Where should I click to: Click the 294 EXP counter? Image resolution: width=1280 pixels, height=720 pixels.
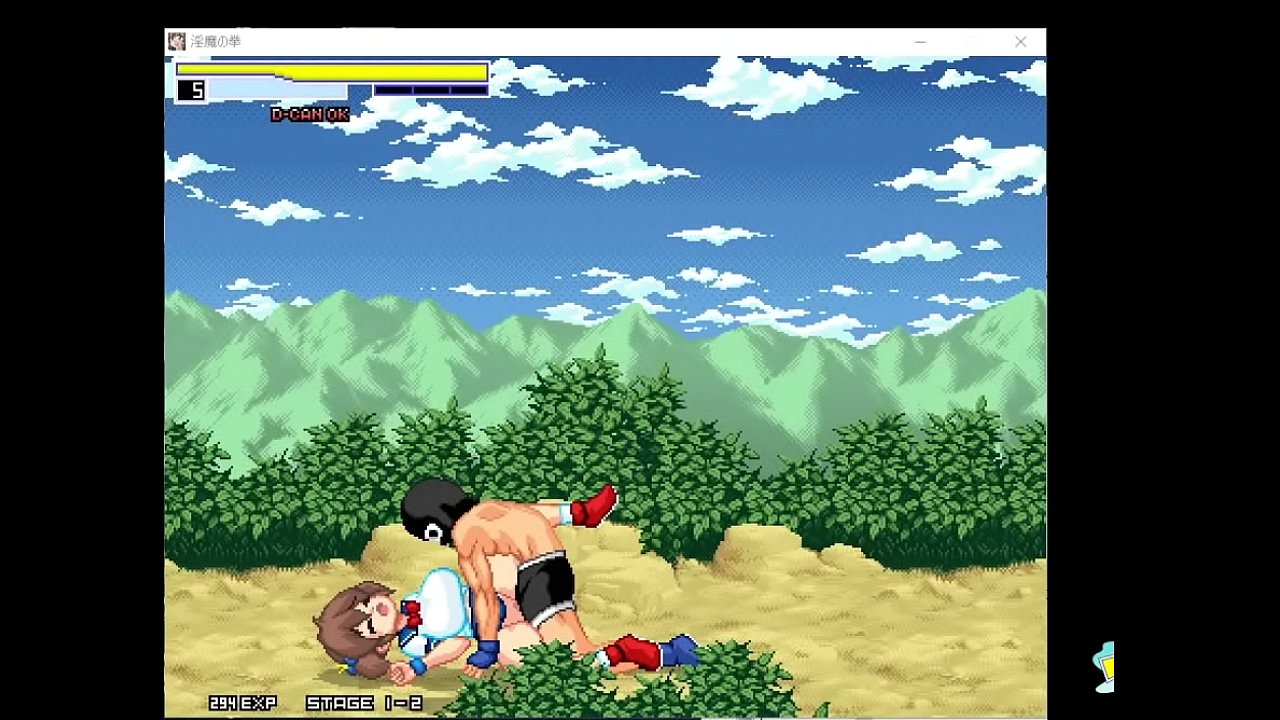tap(241, 701)
